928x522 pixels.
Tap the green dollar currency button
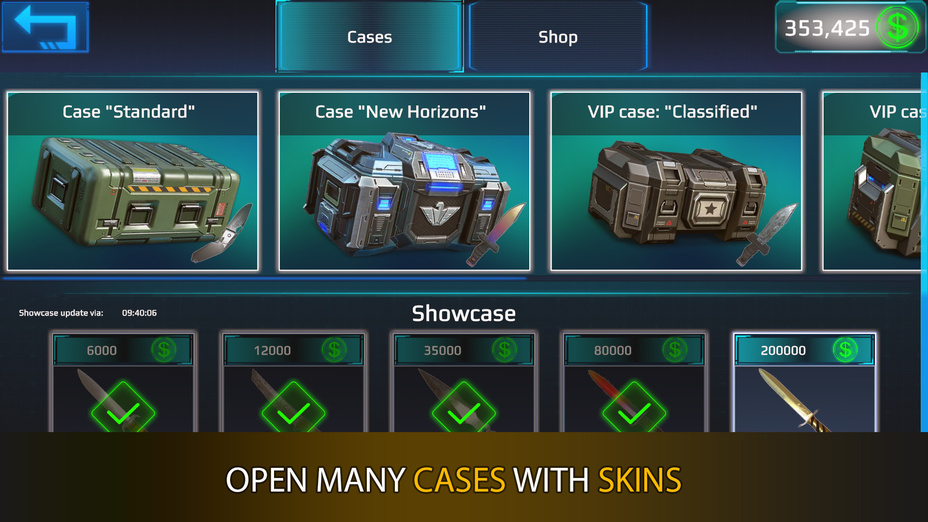[896, 28]
